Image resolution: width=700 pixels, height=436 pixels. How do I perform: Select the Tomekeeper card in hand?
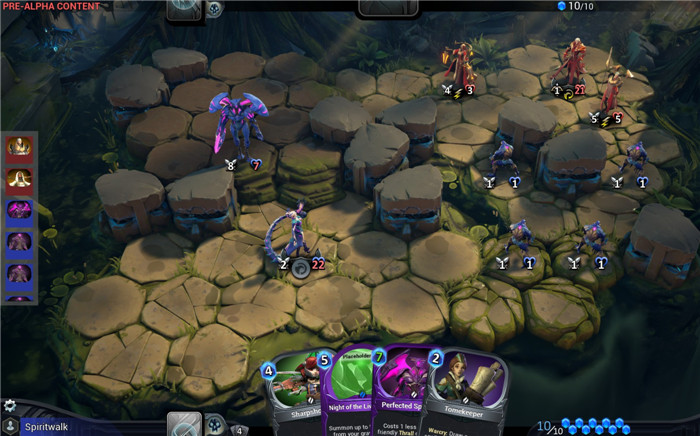[x=461, y=395]
